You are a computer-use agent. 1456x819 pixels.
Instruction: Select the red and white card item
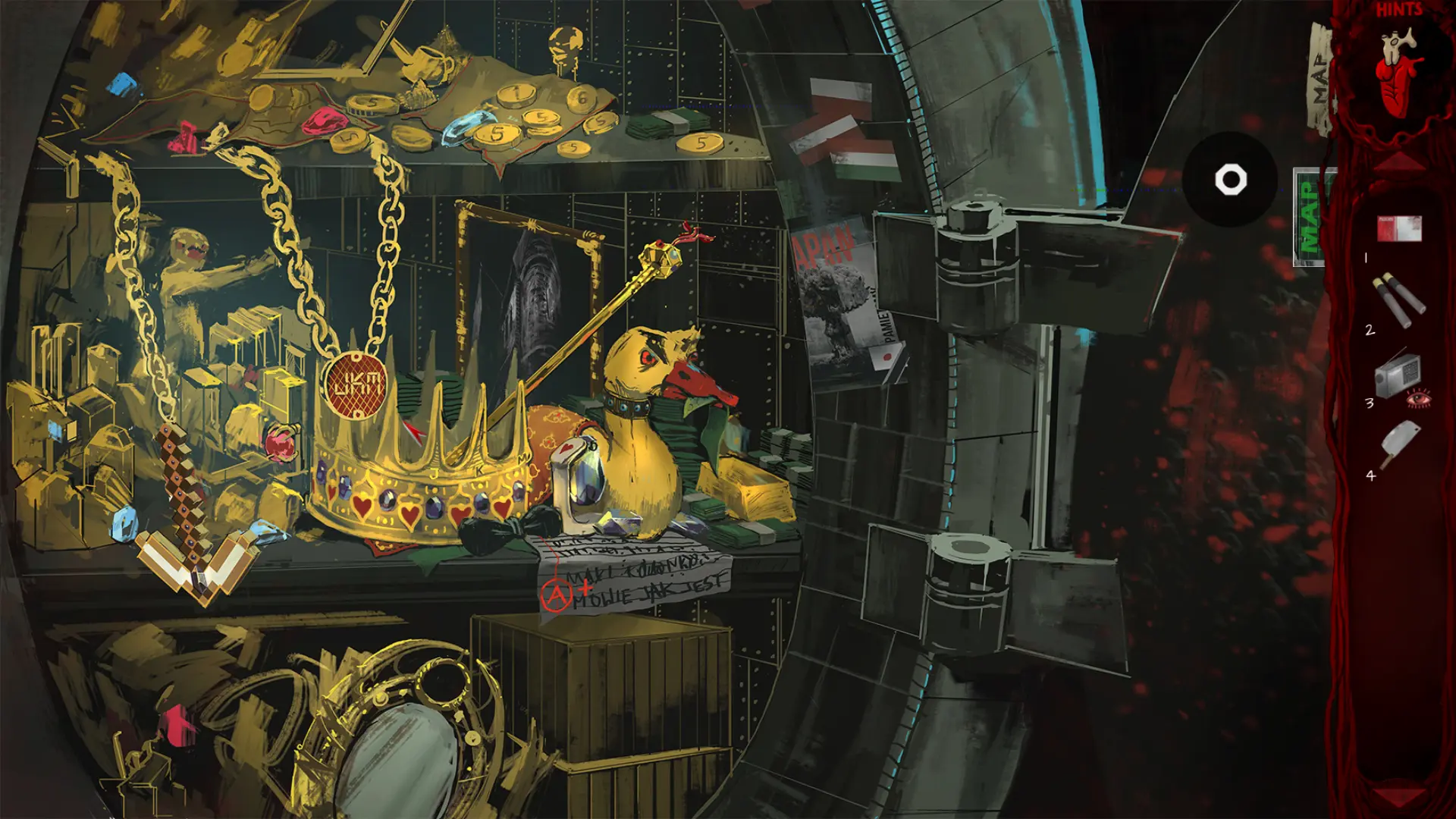(x=1399, y=228)
